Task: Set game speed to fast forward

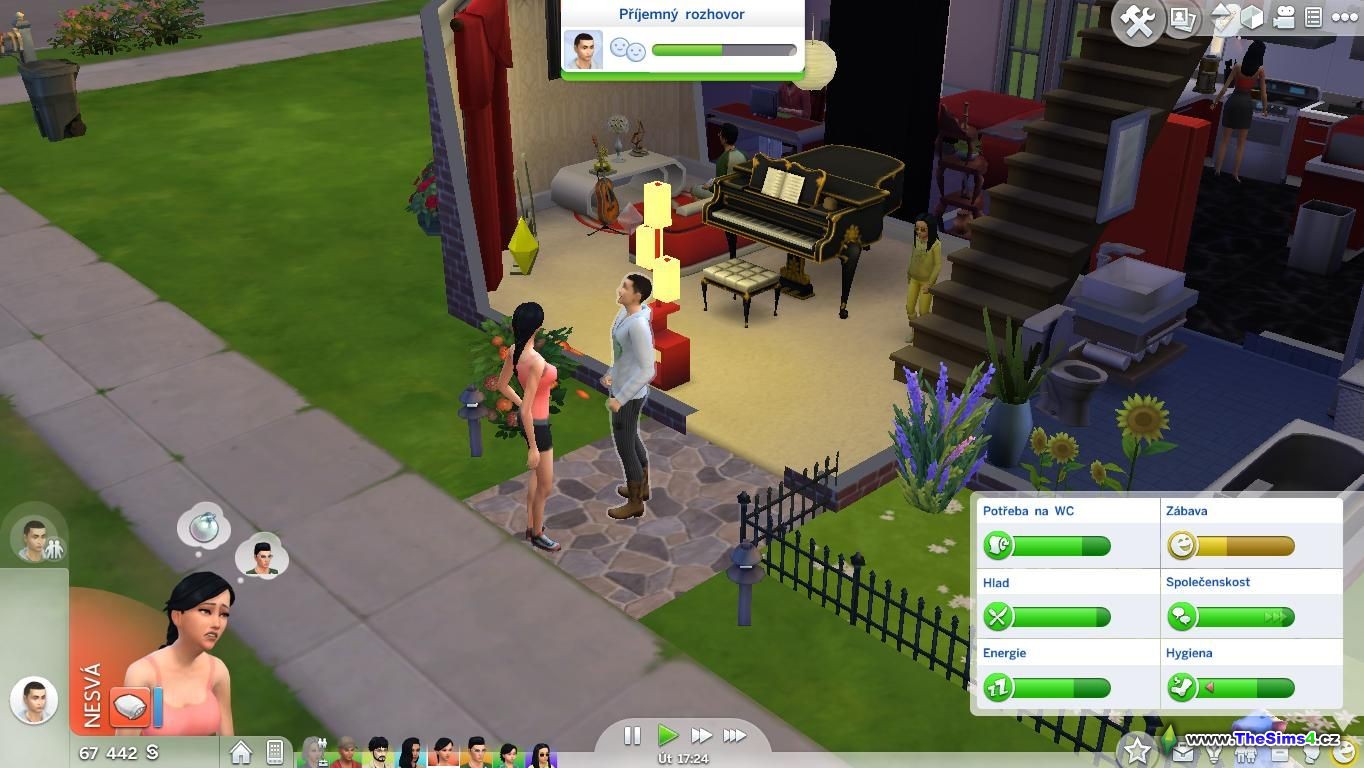Action: (701, 736)
